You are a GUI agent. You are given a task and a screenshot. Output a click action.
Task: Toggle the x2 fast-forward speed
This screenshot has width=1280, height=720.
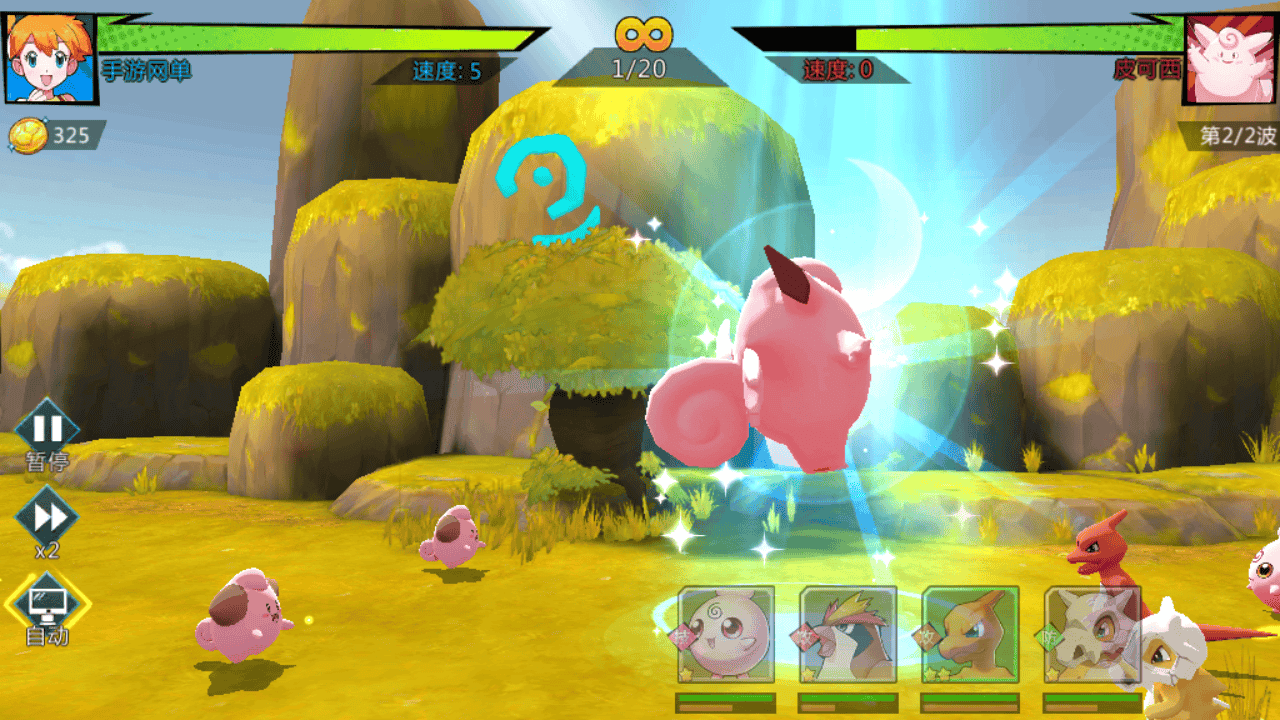pyautogui.click(x=47, y=517)
